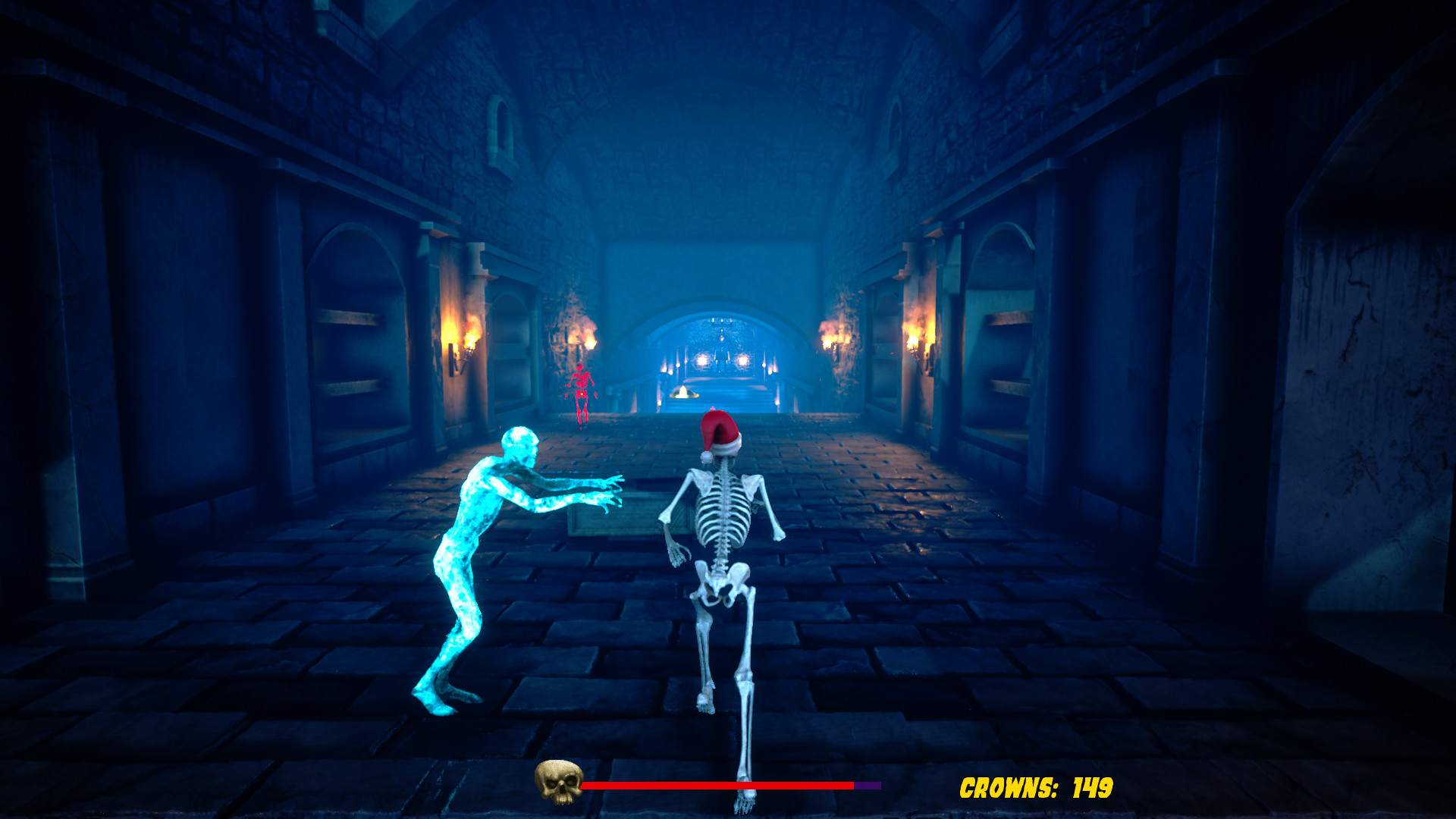Click the purple segment of the health bar

(x=868, y=786)
